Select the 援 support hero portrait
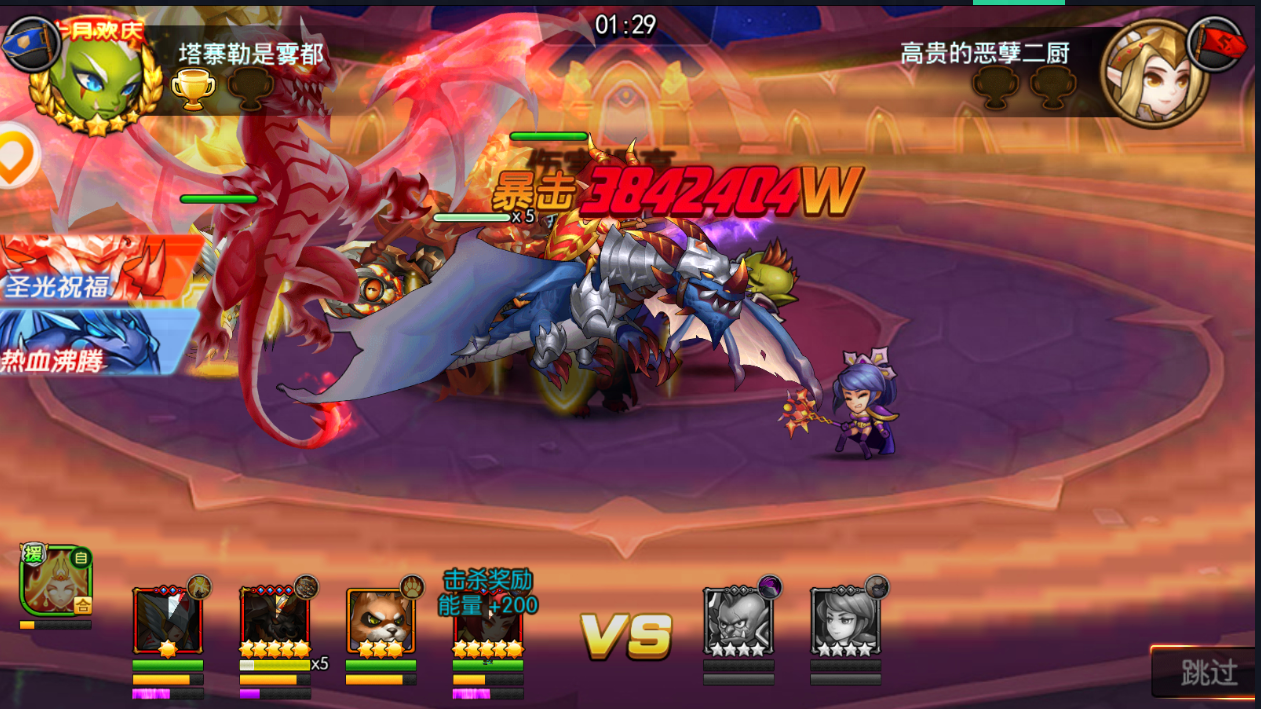Image resolution: width=1261 pixels, height=709 pixels. 56,580
